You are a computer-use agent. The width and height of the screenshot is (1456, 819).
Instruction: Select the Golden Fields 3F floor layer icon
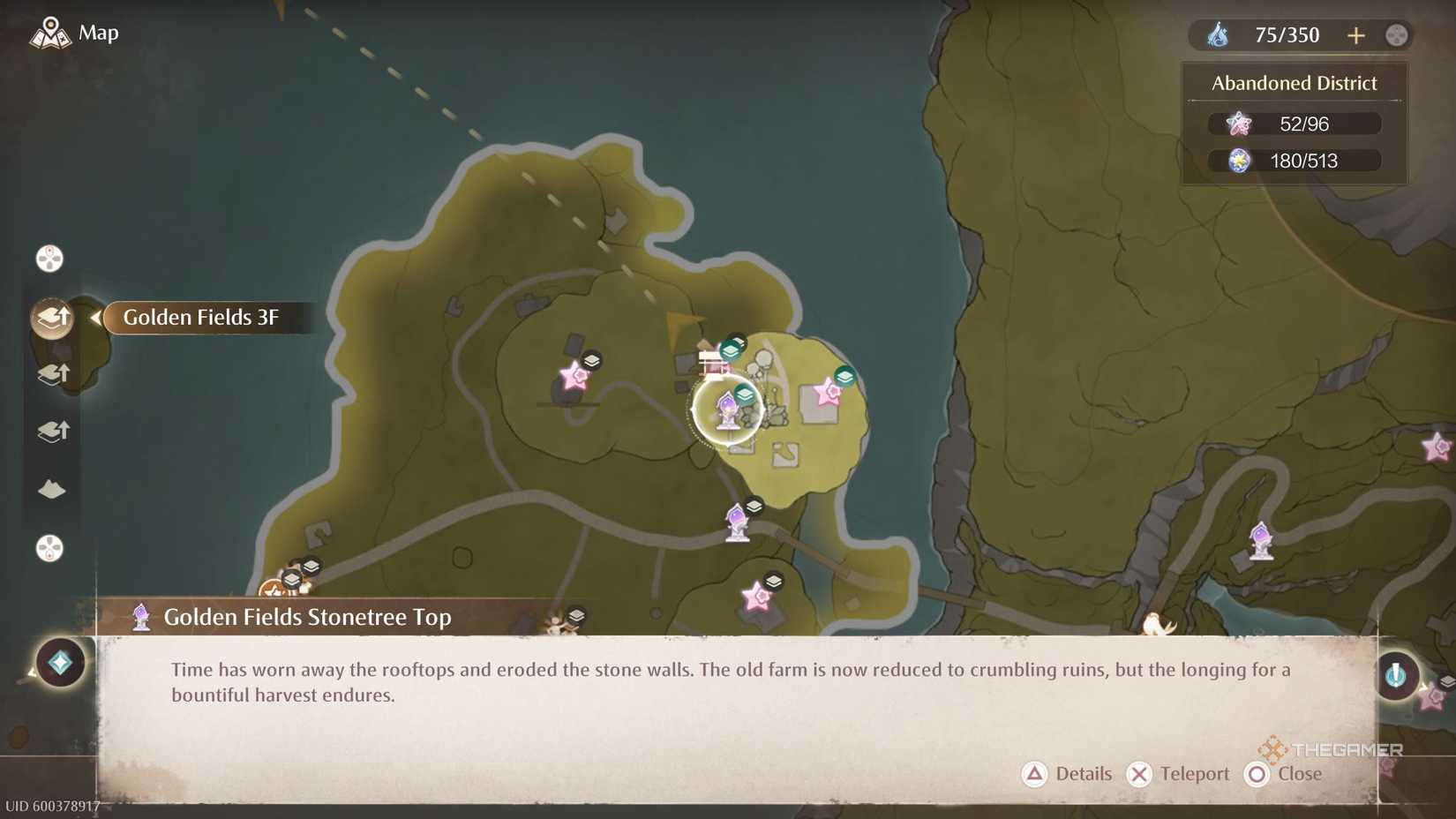[51, 318]
